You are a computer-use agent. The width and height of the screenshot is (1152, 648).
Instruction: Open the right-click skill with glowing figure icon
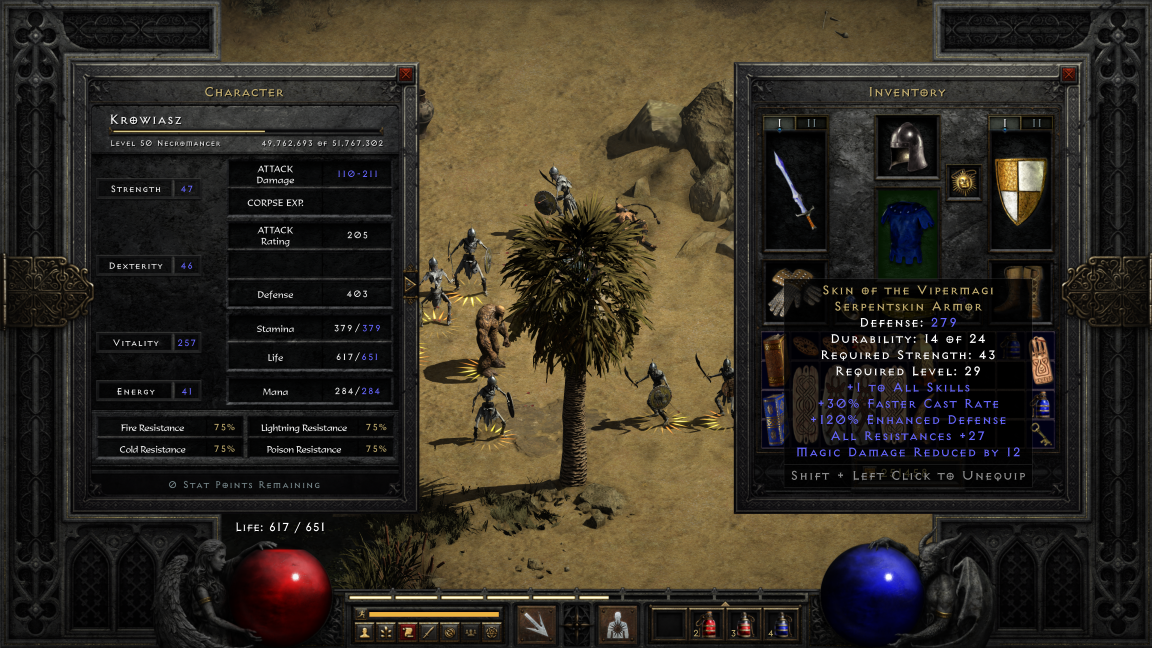coord(617,624)
